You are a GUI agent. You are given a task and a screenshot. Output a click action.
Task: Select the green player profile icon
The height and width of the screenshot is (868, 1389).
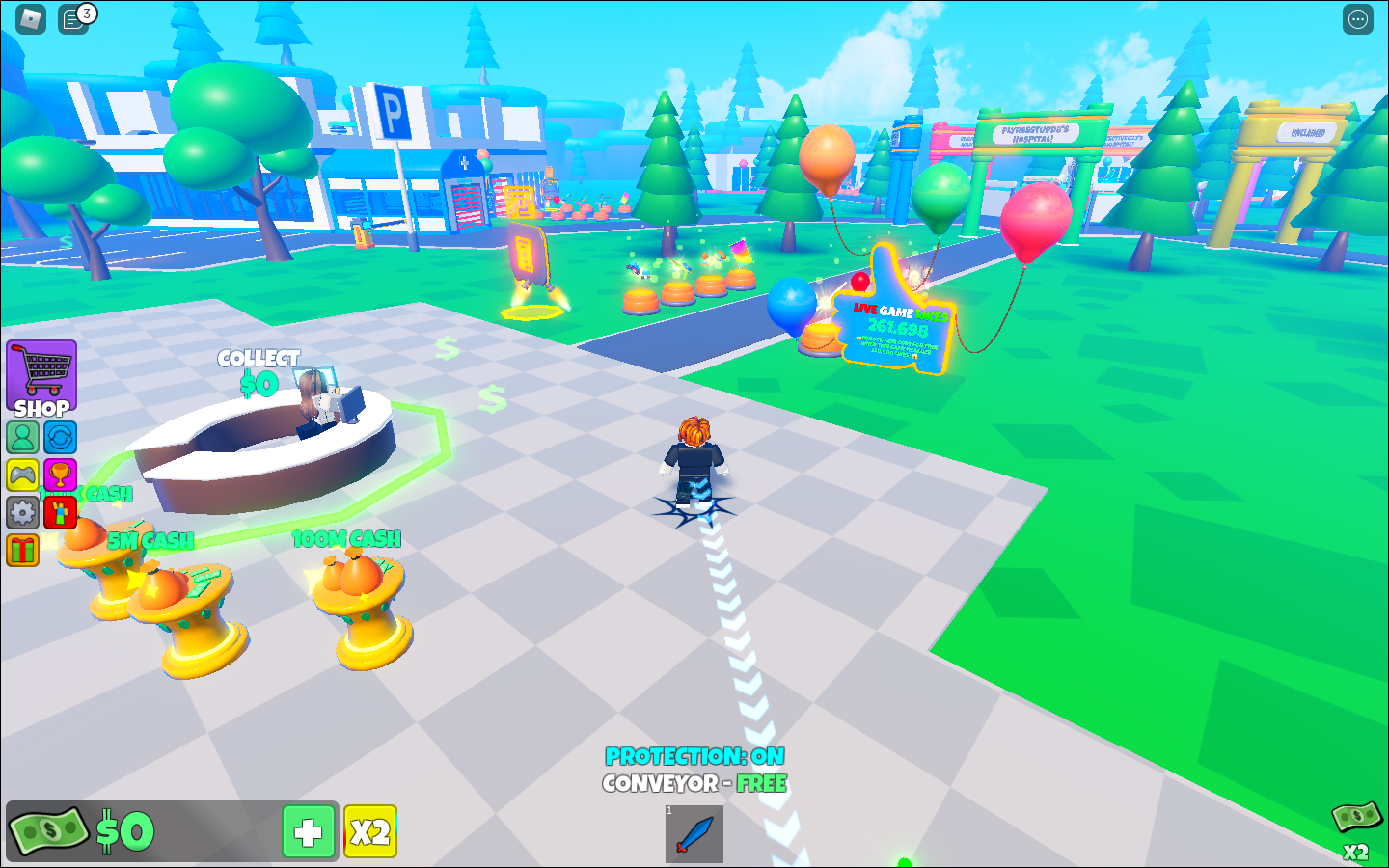pos(23,436)
